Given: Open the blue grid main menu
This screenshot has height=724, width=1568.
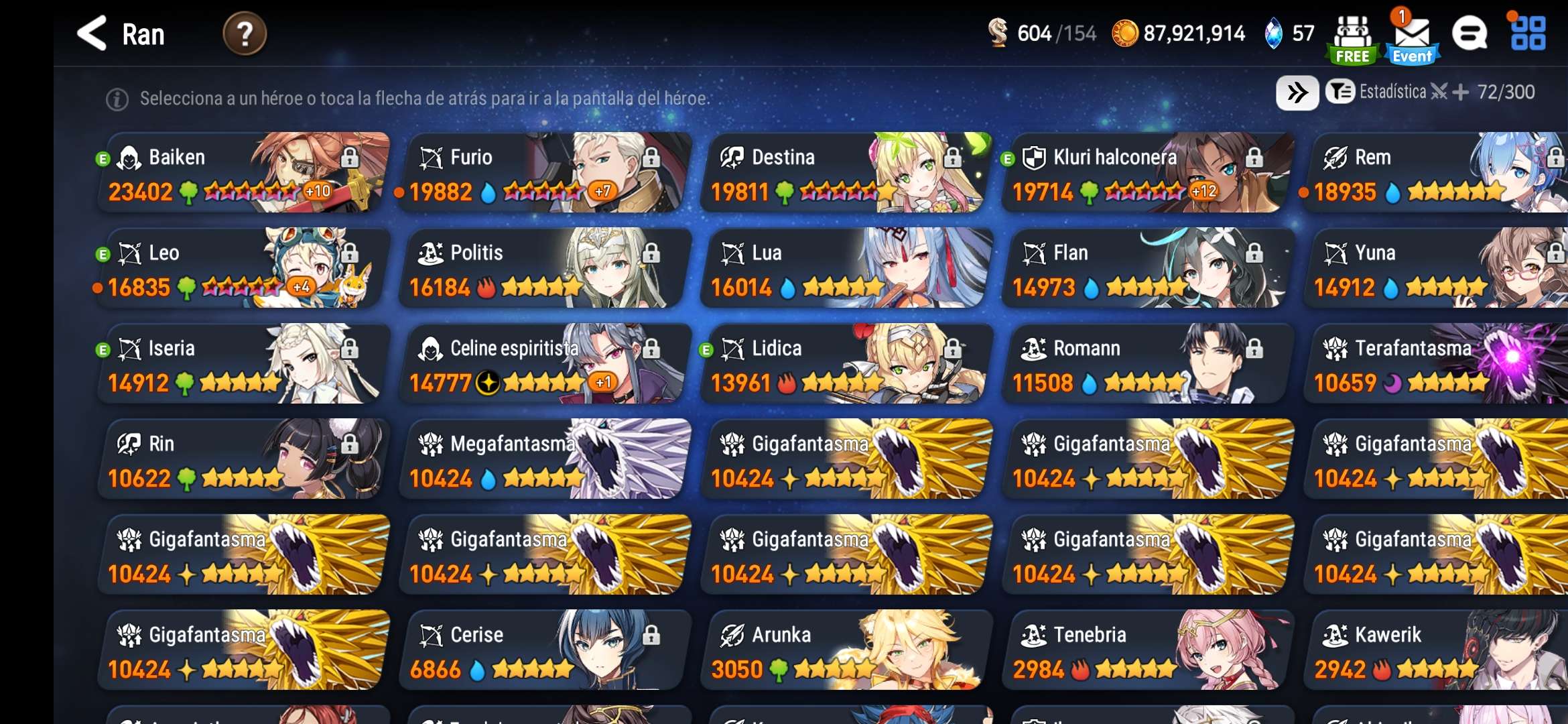Looking at the screenshot, I should coord(1528,34).
